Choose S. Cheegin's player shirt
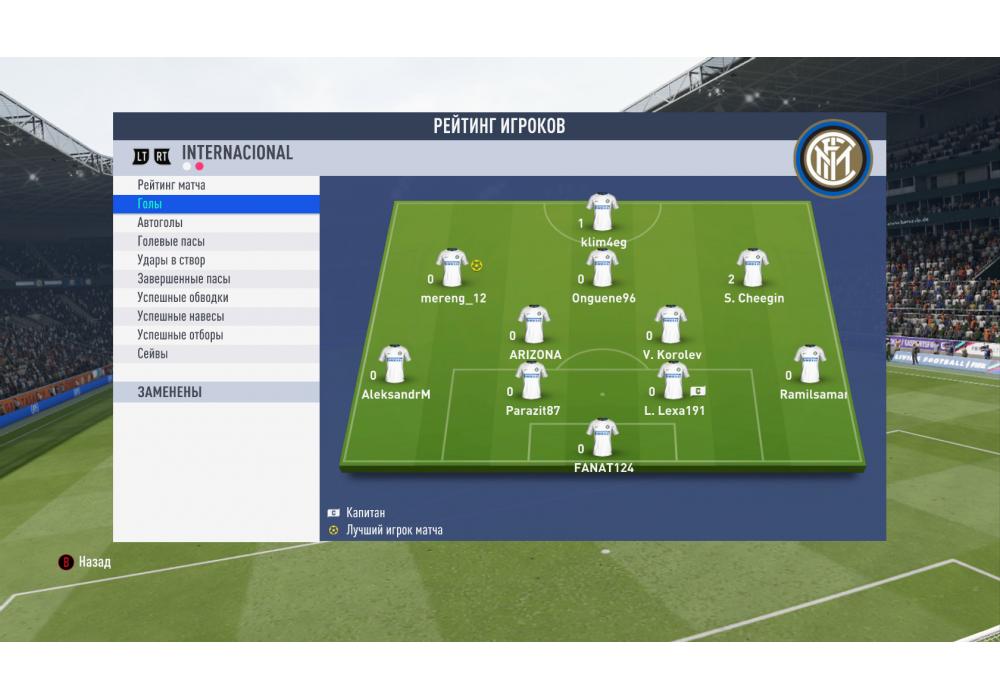Screen dimensions: 1000x700 pyautogui.click(x=752, y=268)
